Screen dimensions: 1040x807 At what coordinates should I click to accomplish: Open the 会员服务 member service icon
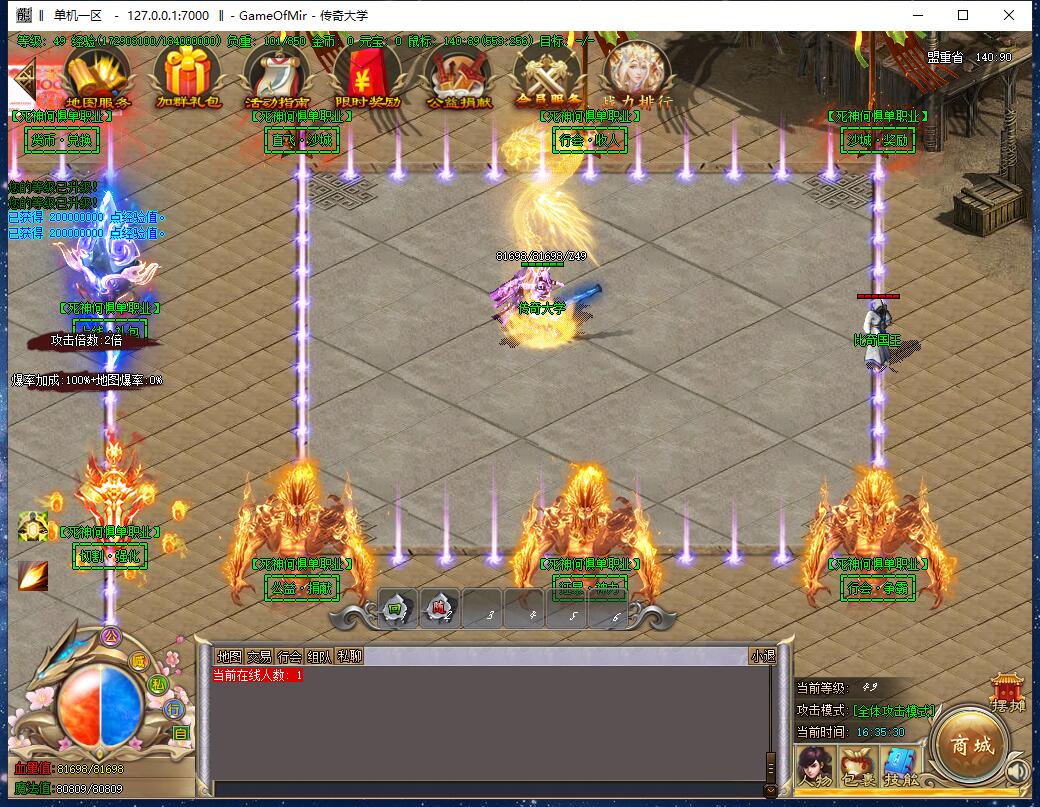coord(548,76)
